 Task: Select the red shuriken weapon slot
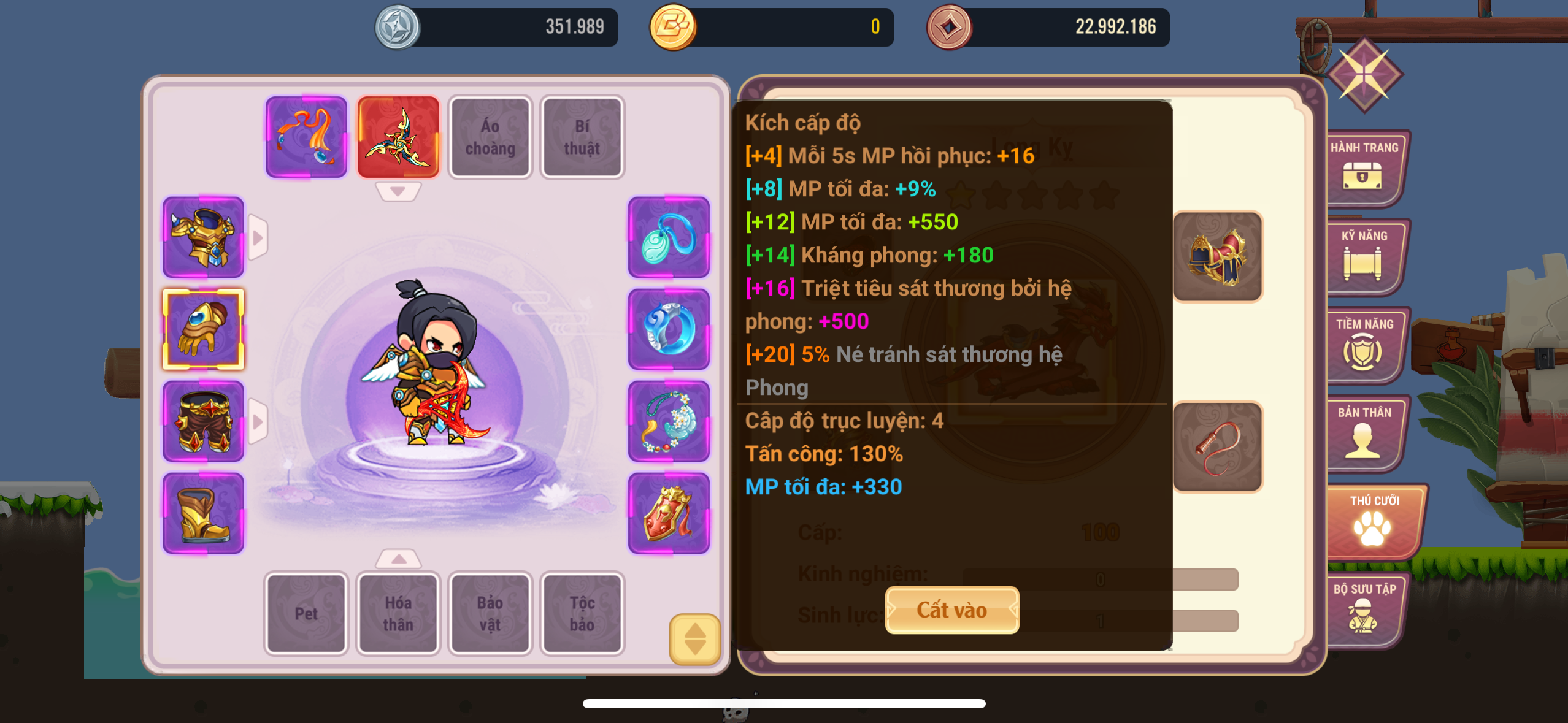398,137
